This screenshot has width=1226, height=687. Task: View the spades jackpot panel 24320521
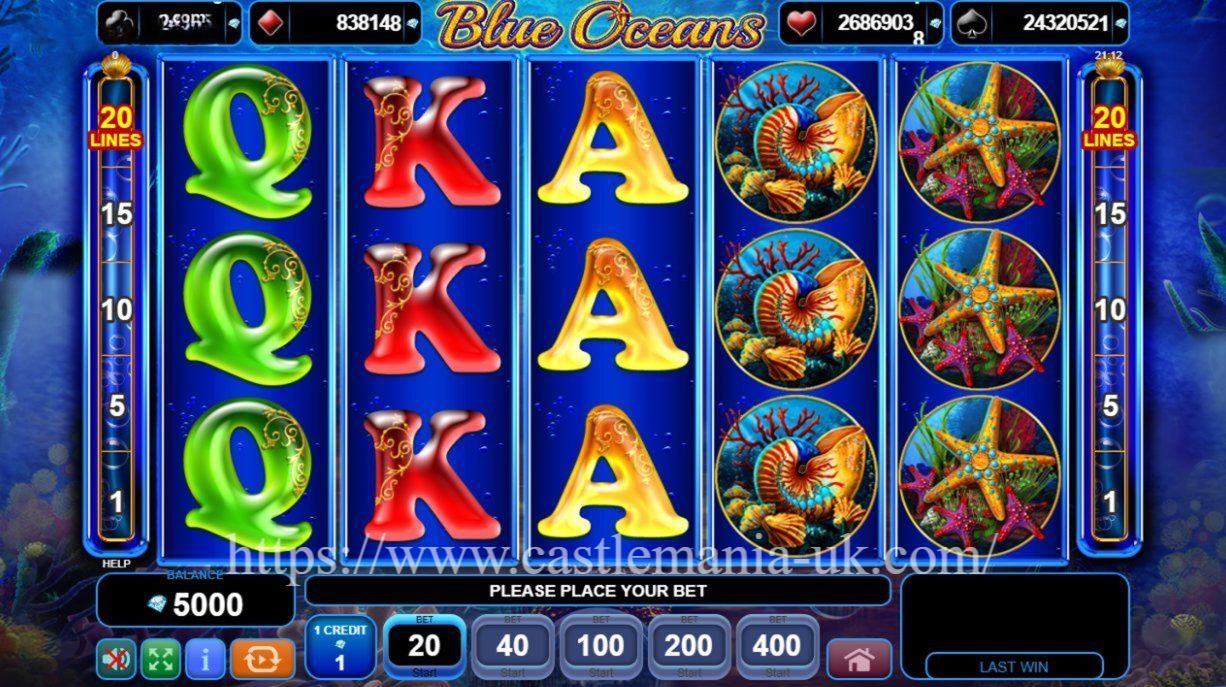pyautogui.click(x=1040, y=23)
